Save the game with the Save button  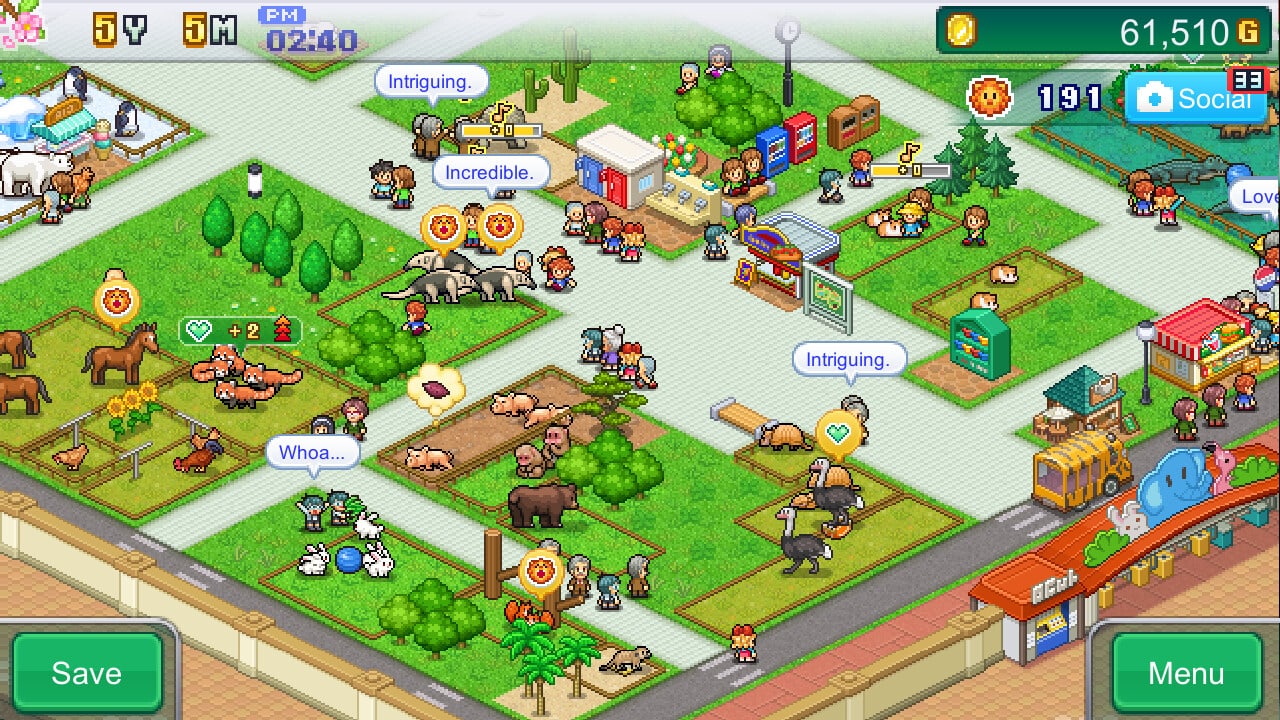pyautogui.click(x=87, y=672)
